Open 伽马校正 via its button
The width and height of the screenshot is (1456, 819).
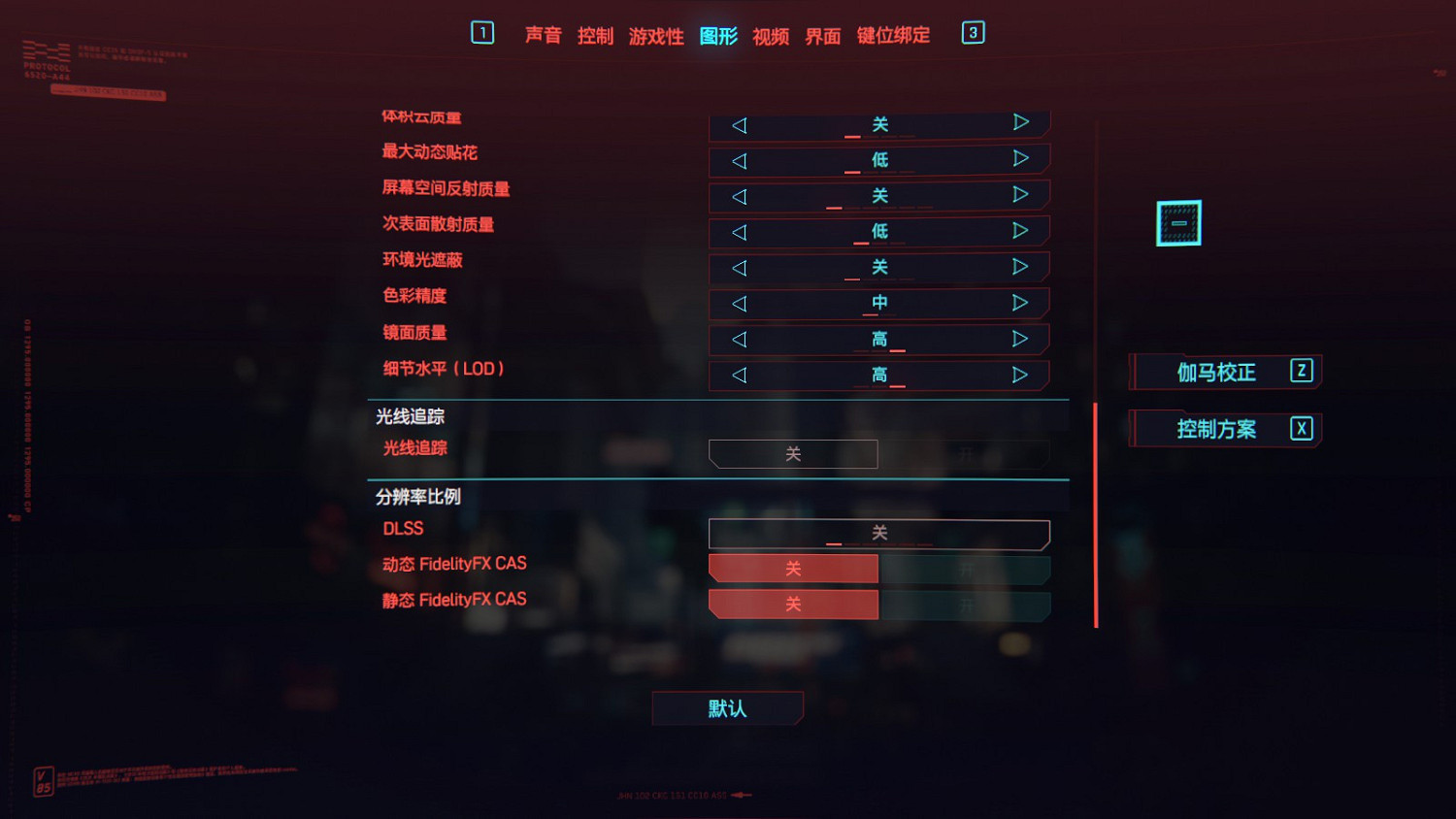coord(1223,373)
